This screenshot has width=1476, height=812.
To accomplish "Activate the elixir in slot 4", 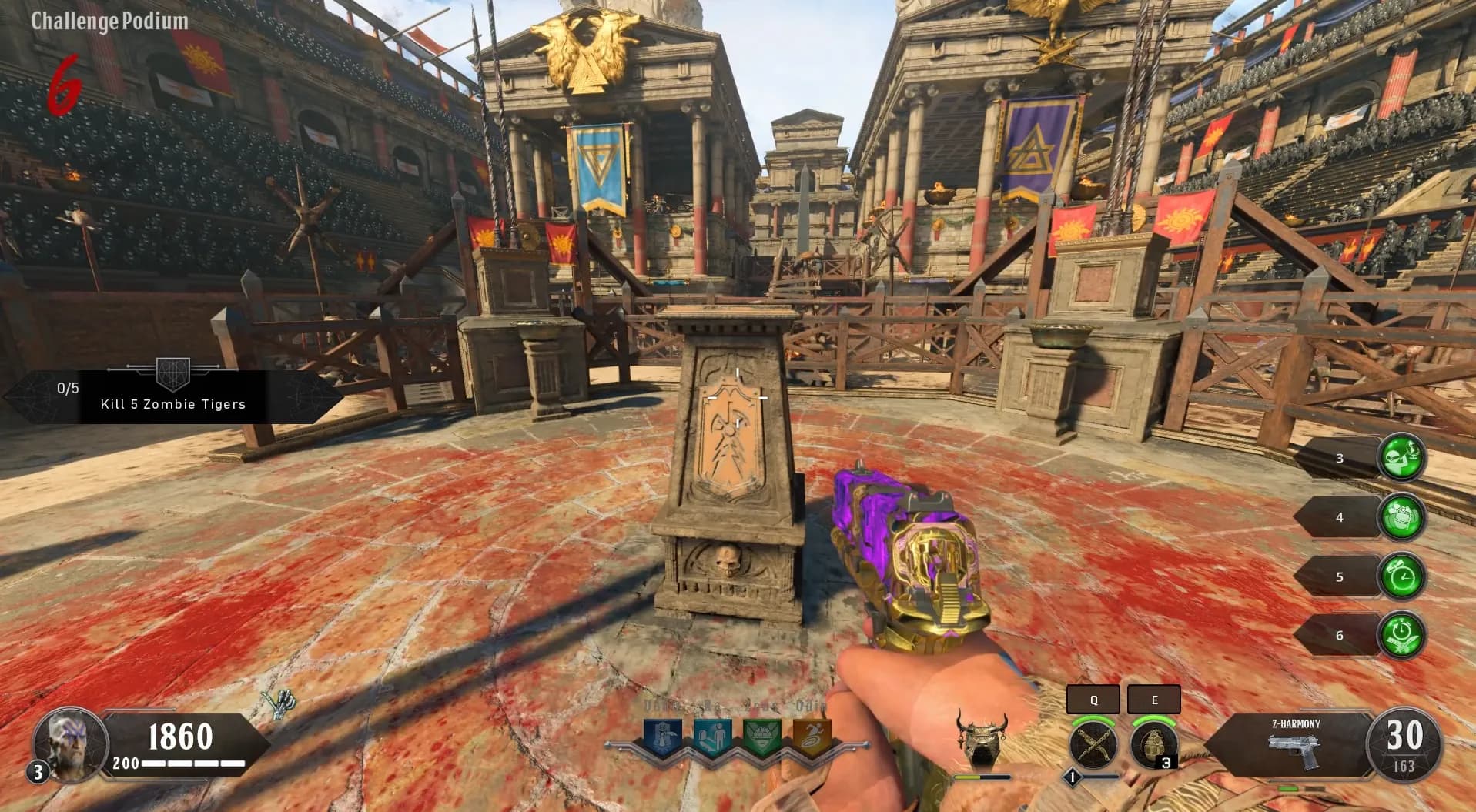I will pyautogui.click(x=1401, y=517).
